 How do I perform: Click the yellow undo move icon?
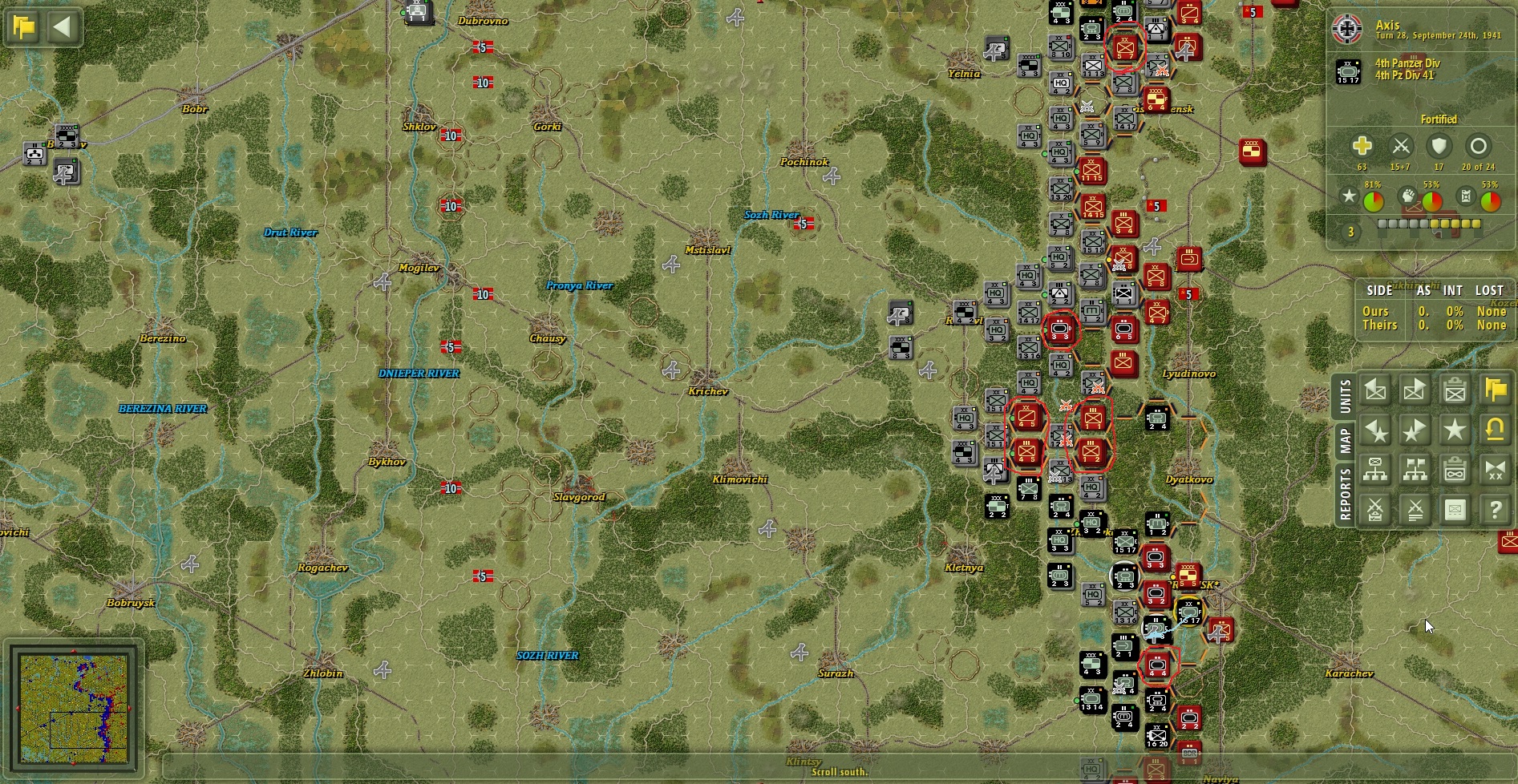click(x=1495, y=430)
